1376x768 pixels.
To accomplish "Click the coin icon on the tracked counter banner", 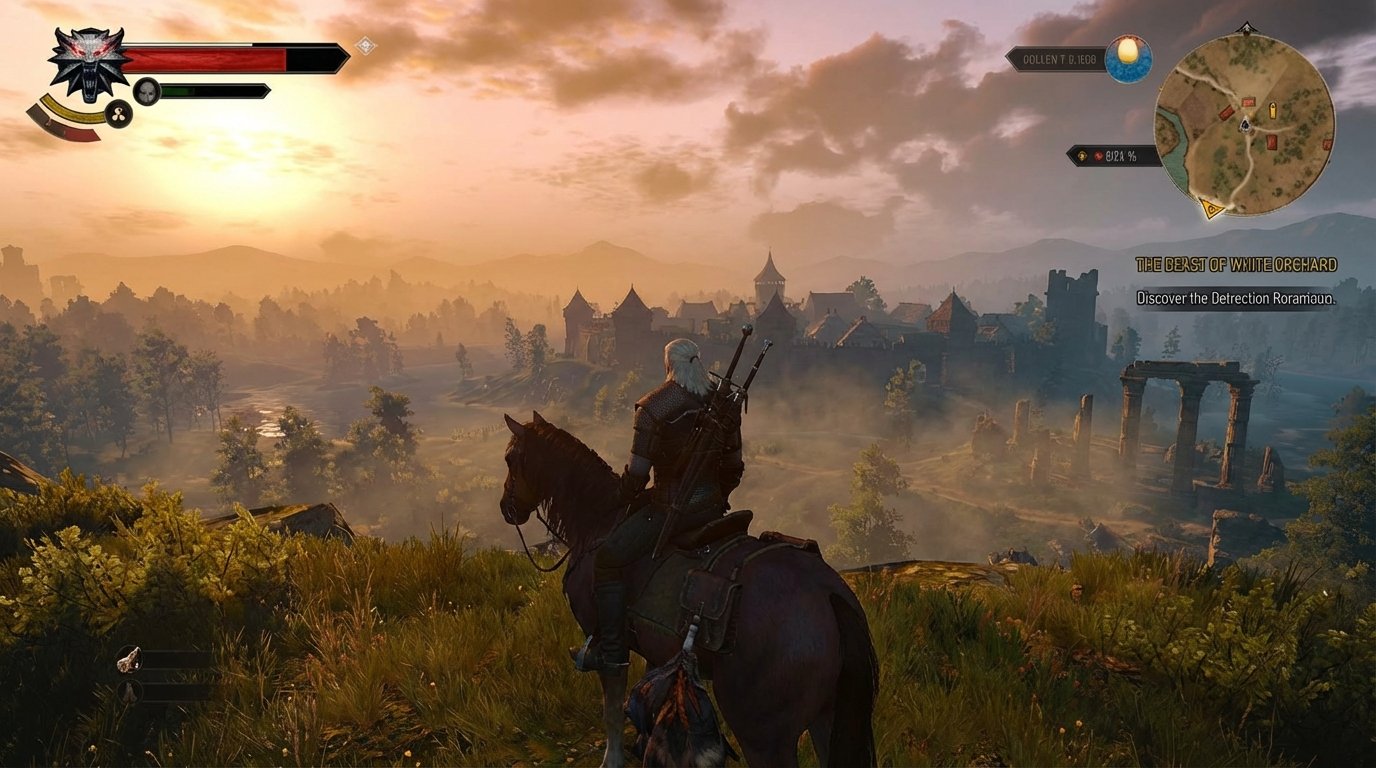I will click(1082, 155).
